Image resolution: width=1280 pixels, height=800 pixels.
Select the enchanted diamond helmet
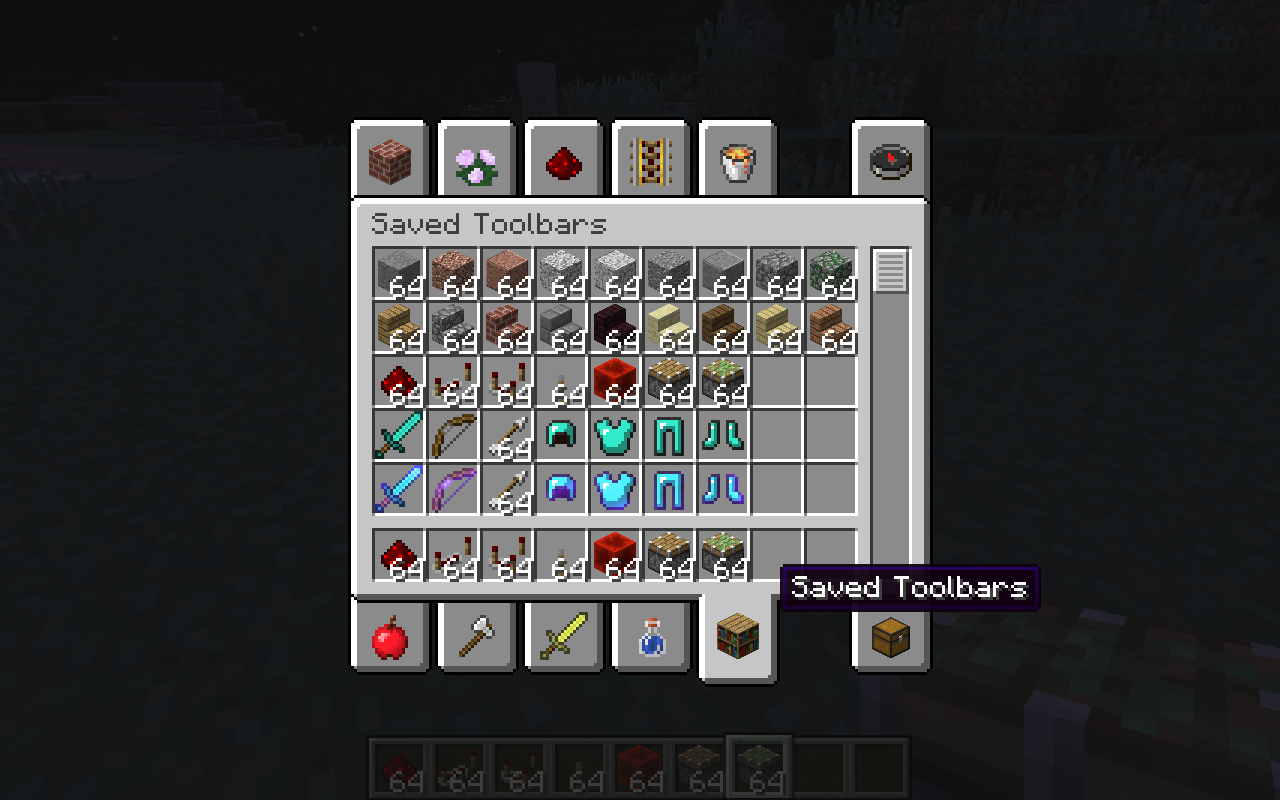(x=561, y=489)
